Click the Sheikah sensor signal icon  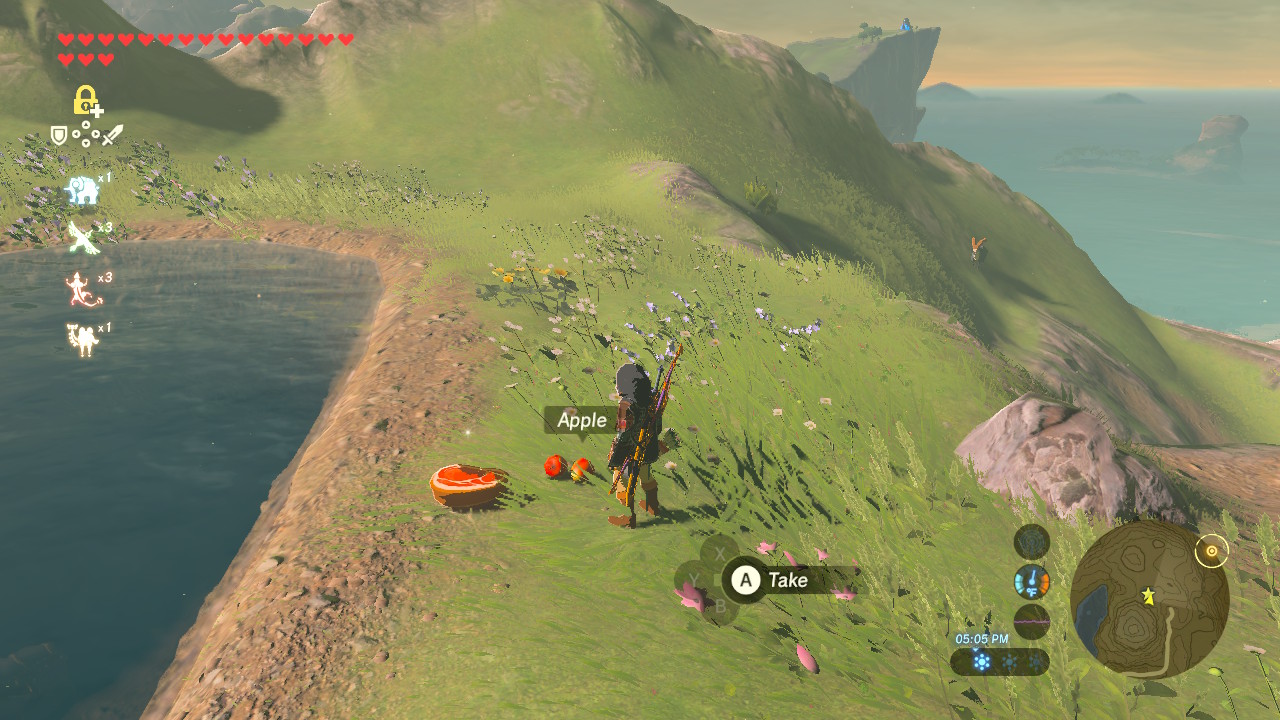click(x=1031, y=542)
